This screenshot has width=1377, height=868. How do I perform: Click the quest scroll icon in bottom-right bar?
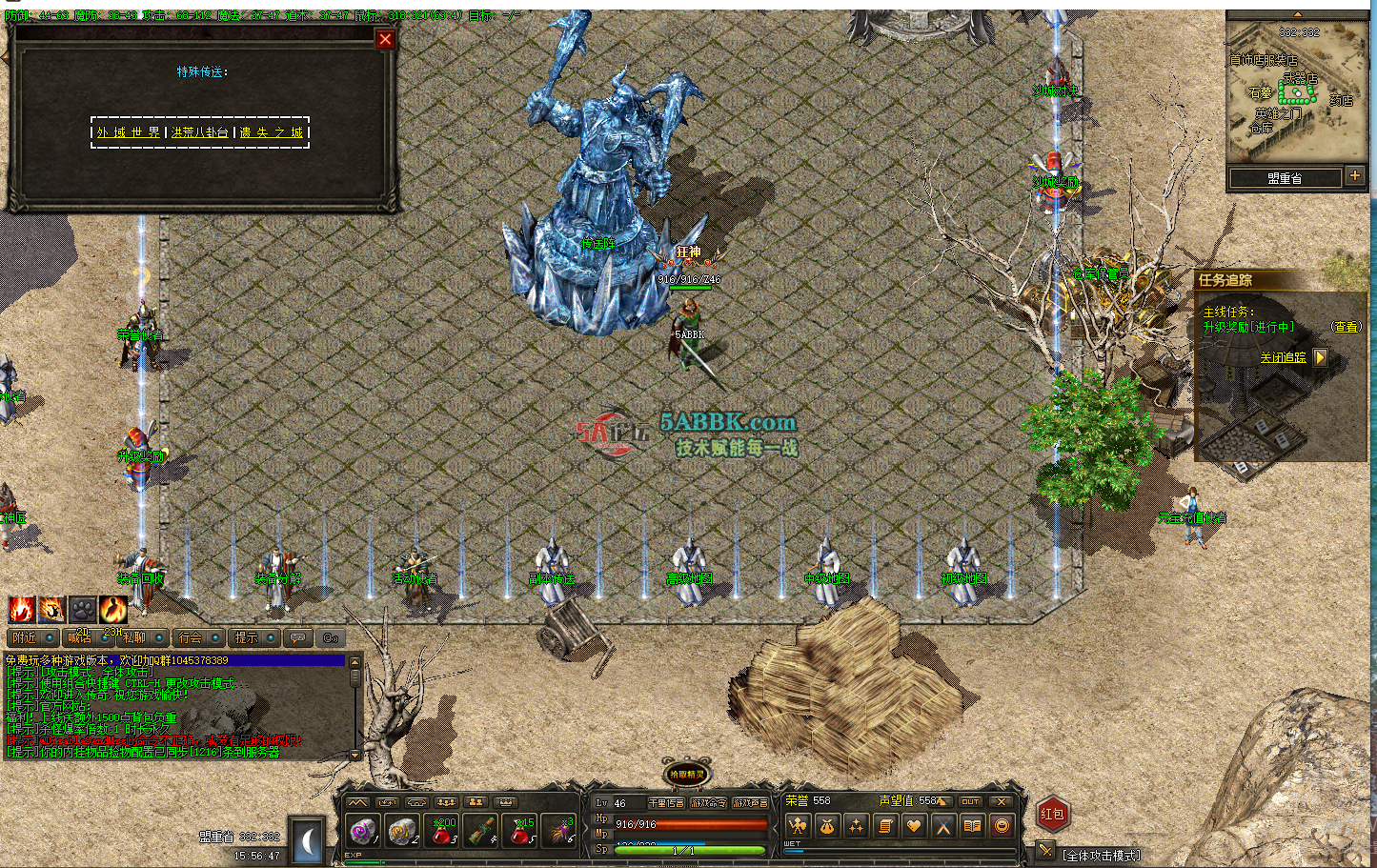885,824
